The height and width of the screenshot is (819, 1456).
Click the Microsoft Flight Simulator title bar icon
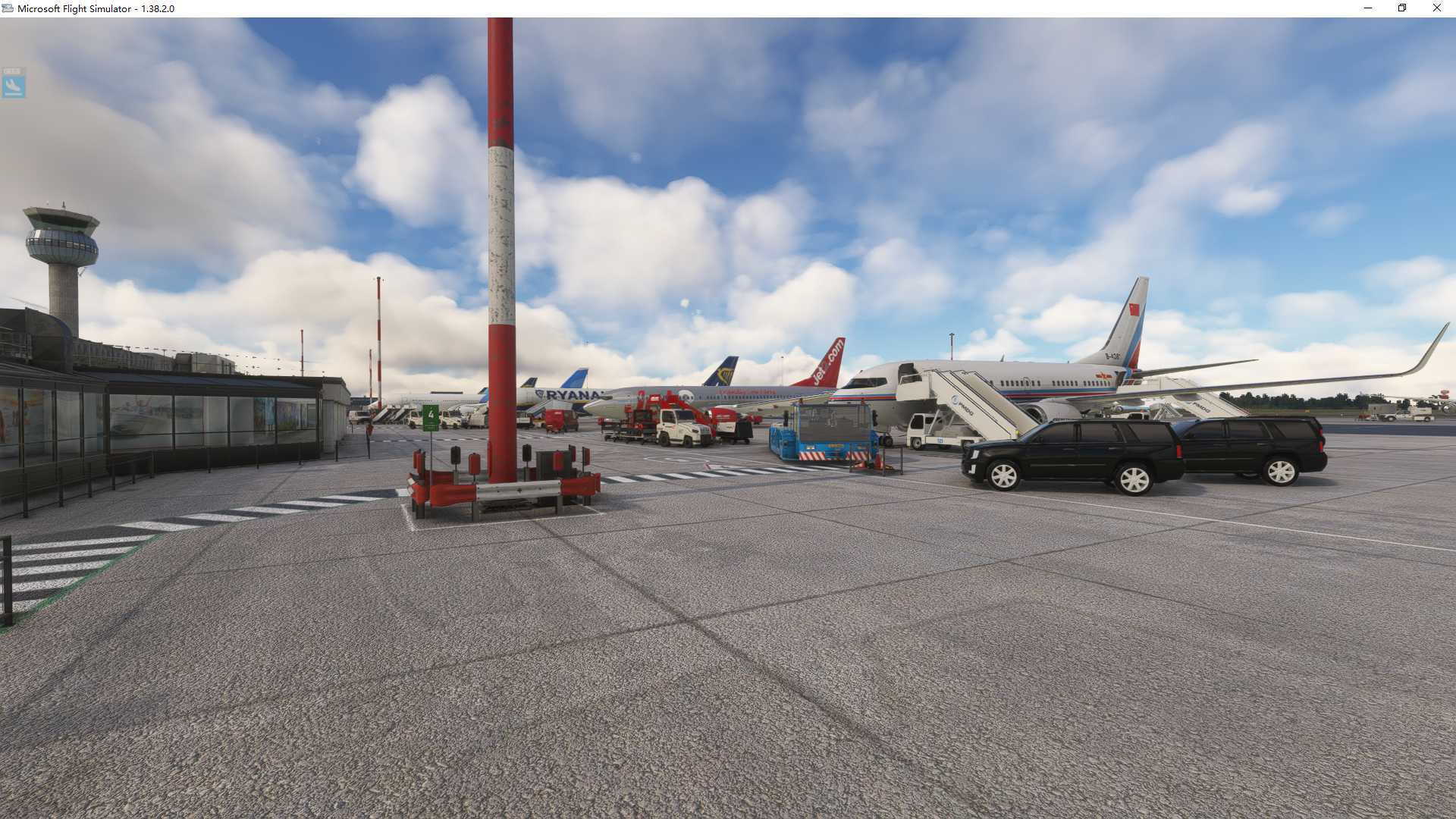(x=7, y=8)
